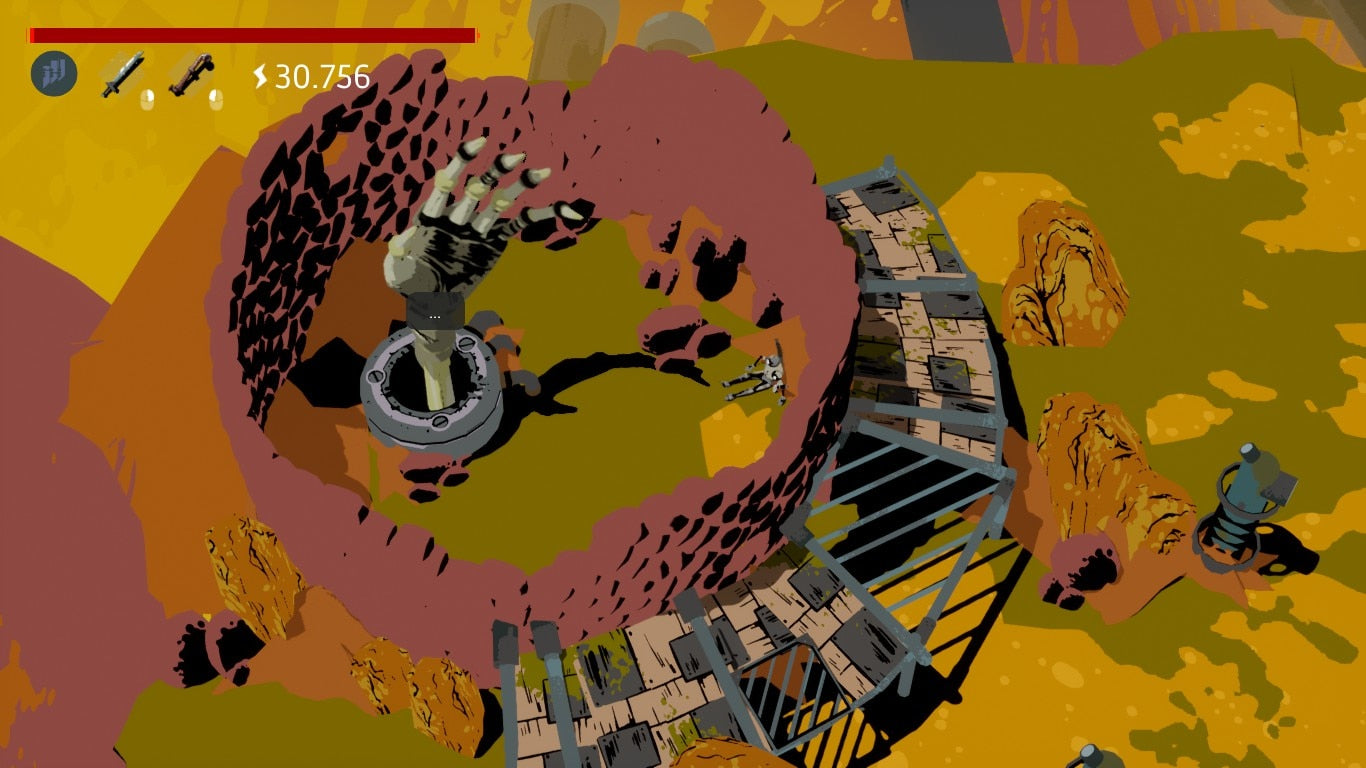Click the faded swipe marks inside the emblem
The width and height of the screenshot is (1366, 768).
[x=54, y=72]
